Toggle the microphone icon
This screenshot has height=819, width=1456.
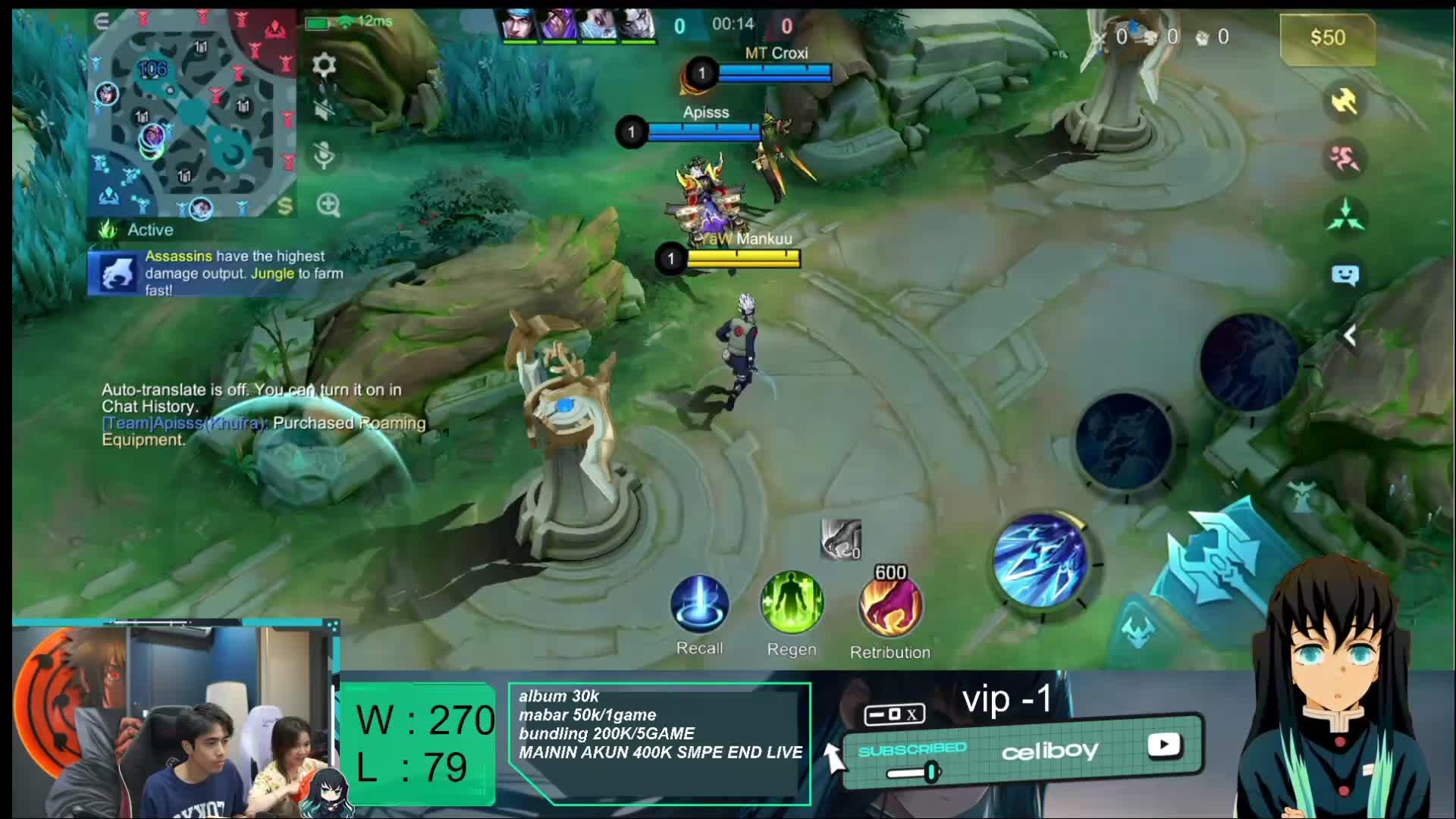[x=324, y=155]
